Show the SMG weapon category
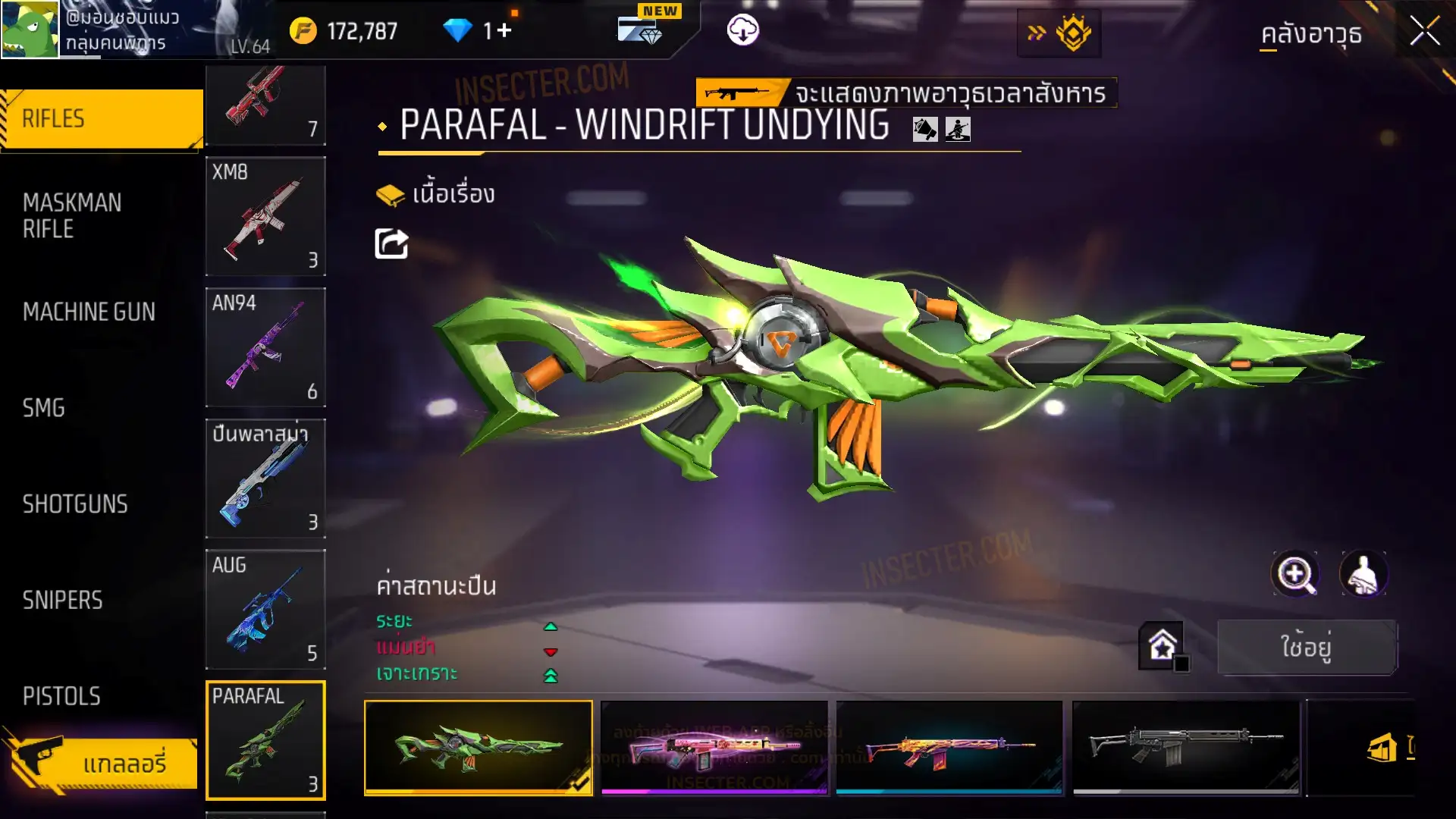1456x819 pixels. [x=44, y=408]
